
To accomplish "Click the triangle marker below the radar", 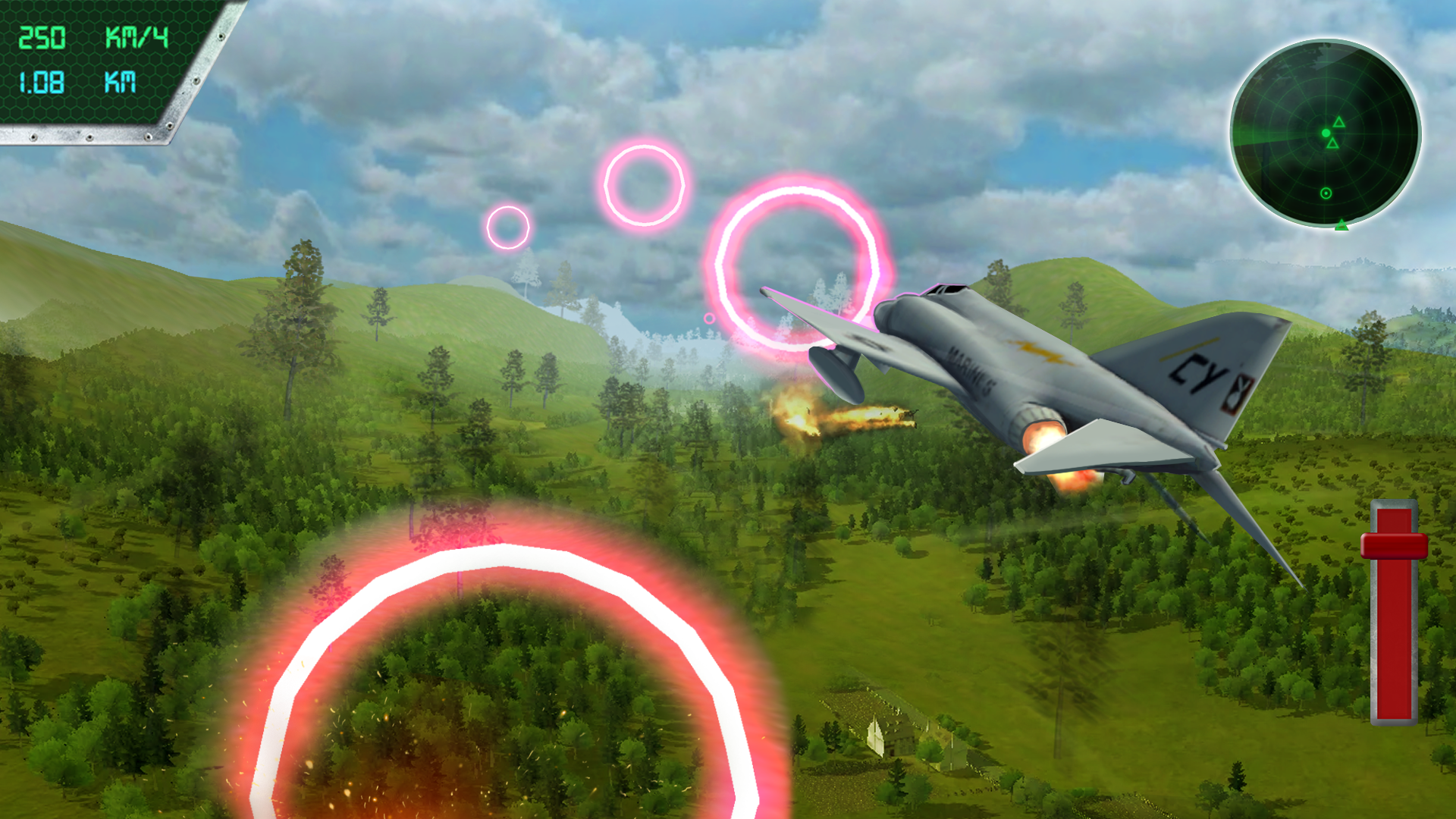I will click(x=1341, y=225).
